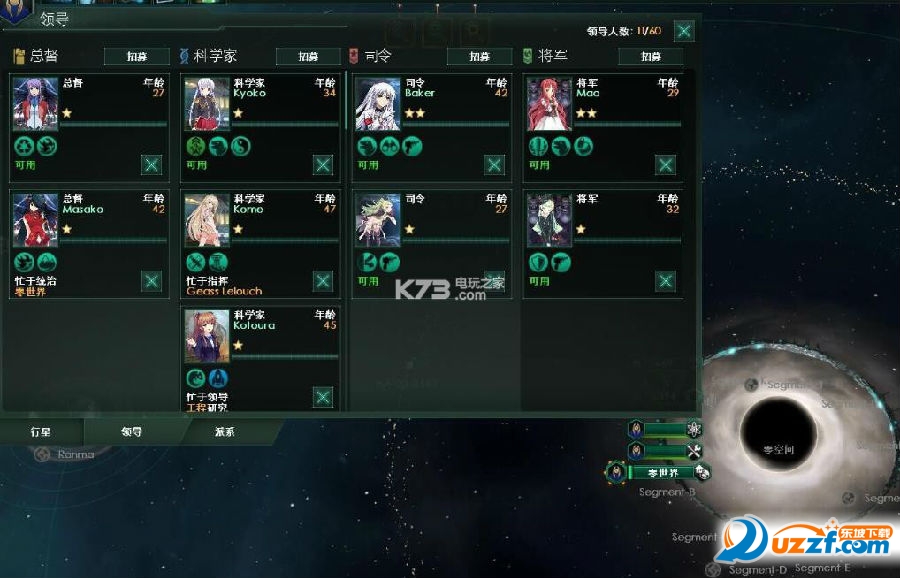Pick scientist Kono's portrait
Viewport: 900px width, 578px height.
(x=207, y=221)
